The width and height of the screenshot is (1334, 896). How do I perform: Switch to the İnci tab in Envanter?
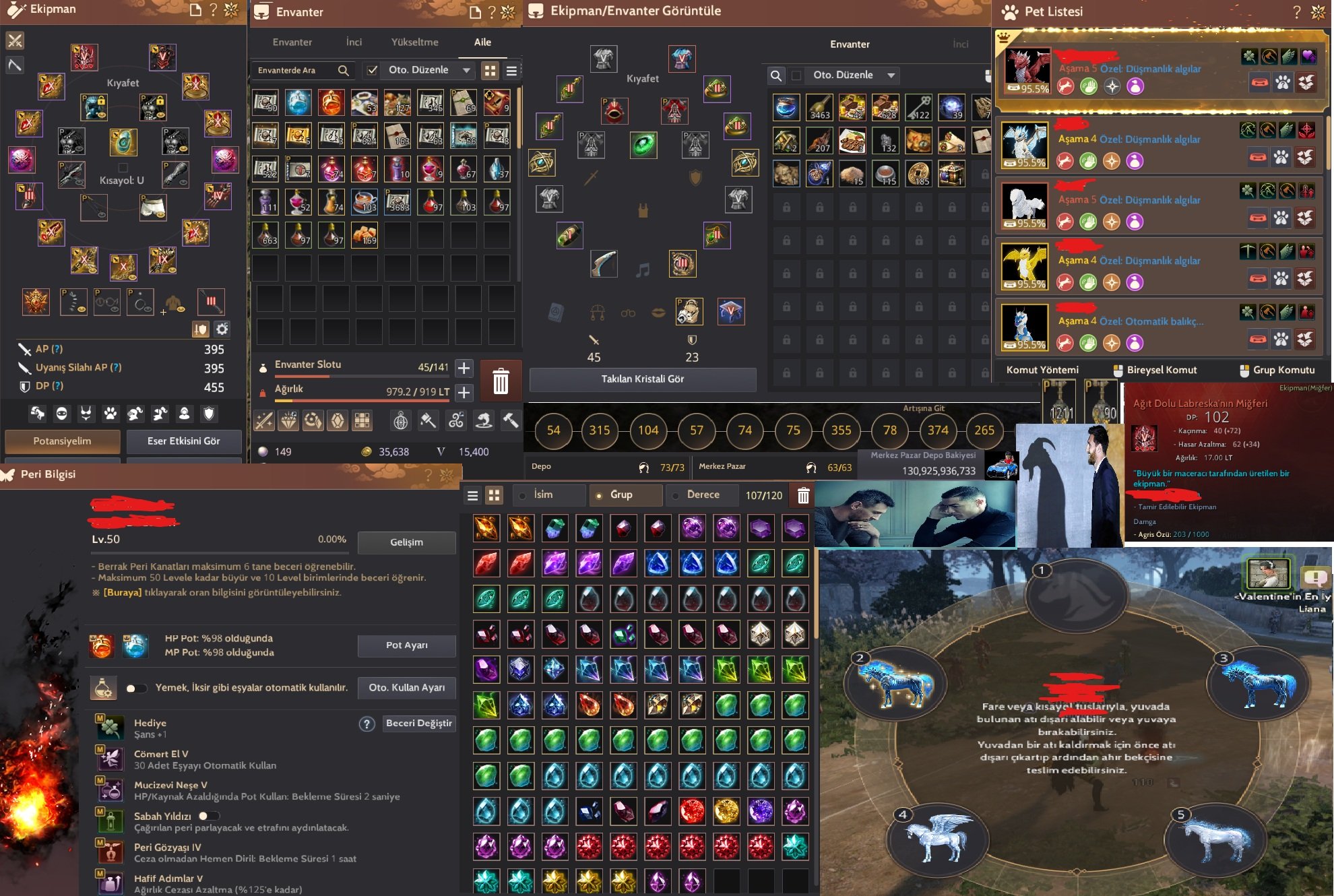tap(353, 42)
